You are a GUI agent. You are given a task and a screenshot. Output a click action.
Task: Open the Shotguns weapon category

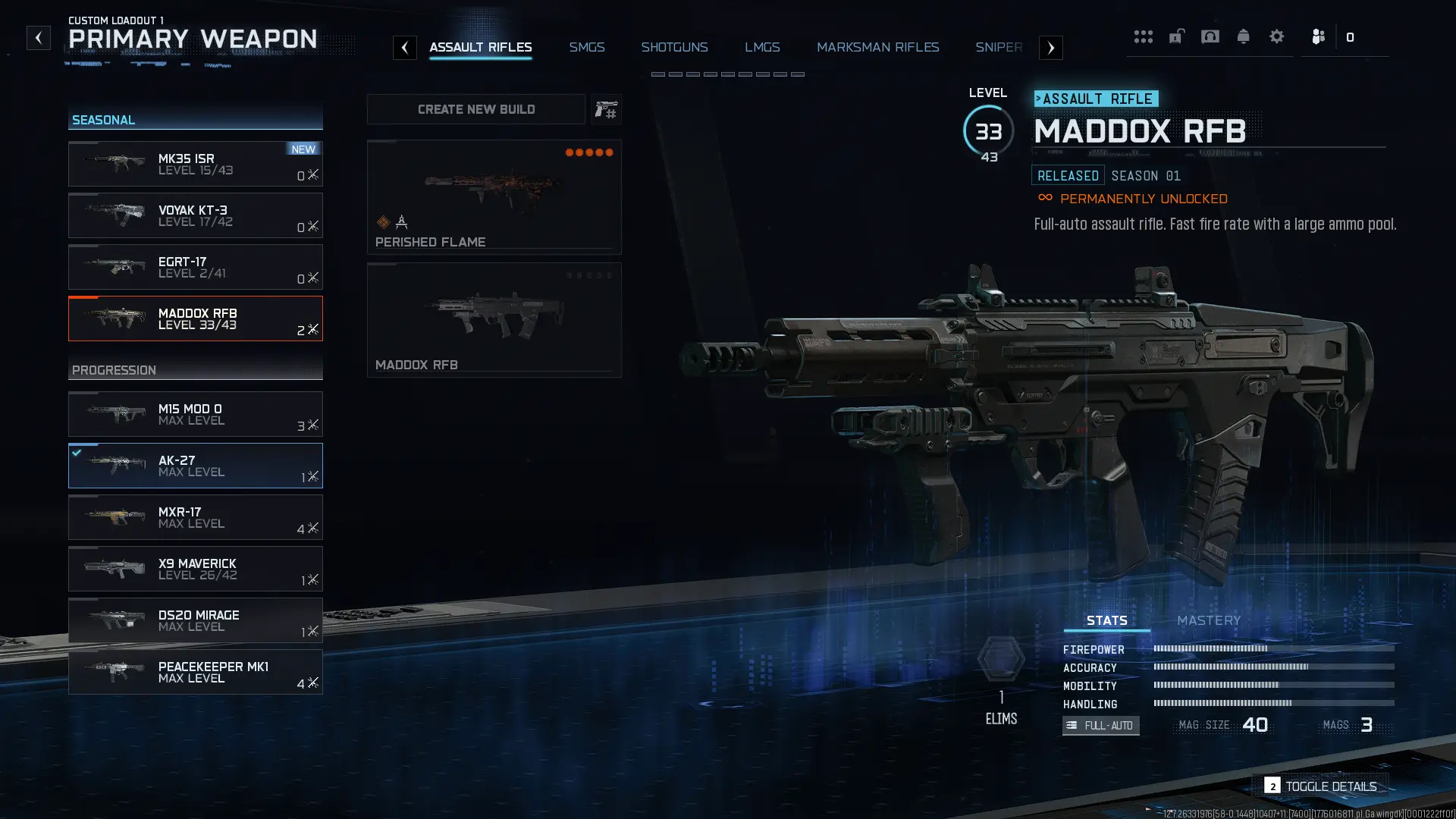pos(674,47)
